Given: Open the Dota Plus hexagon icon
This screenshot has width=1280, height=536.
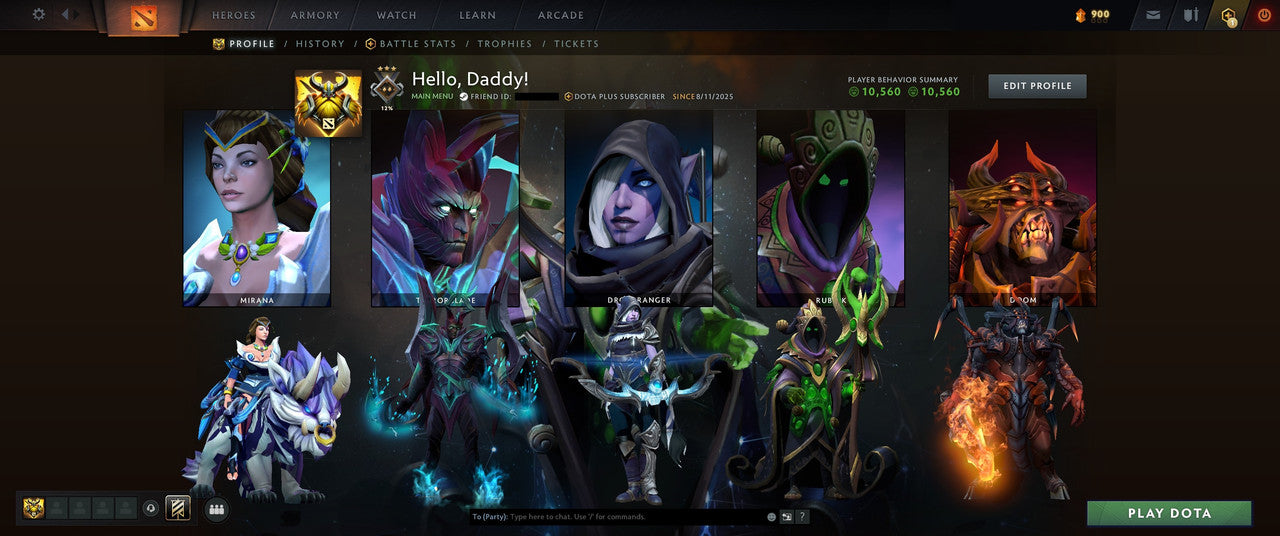Looking at the screenshot, I should coord(1229,15).
